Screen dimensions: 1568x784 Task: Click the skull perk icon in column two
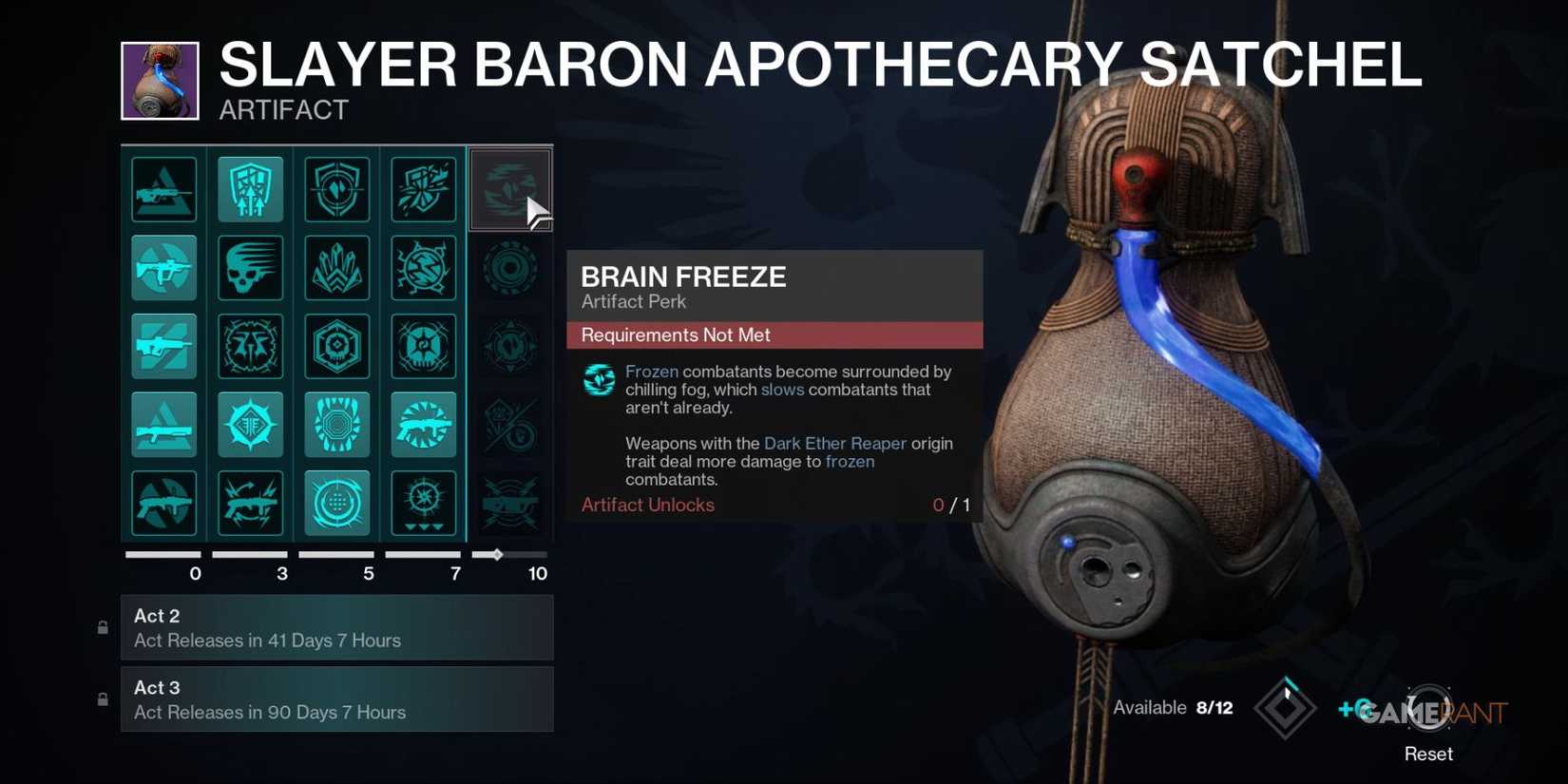pos(250,267)
